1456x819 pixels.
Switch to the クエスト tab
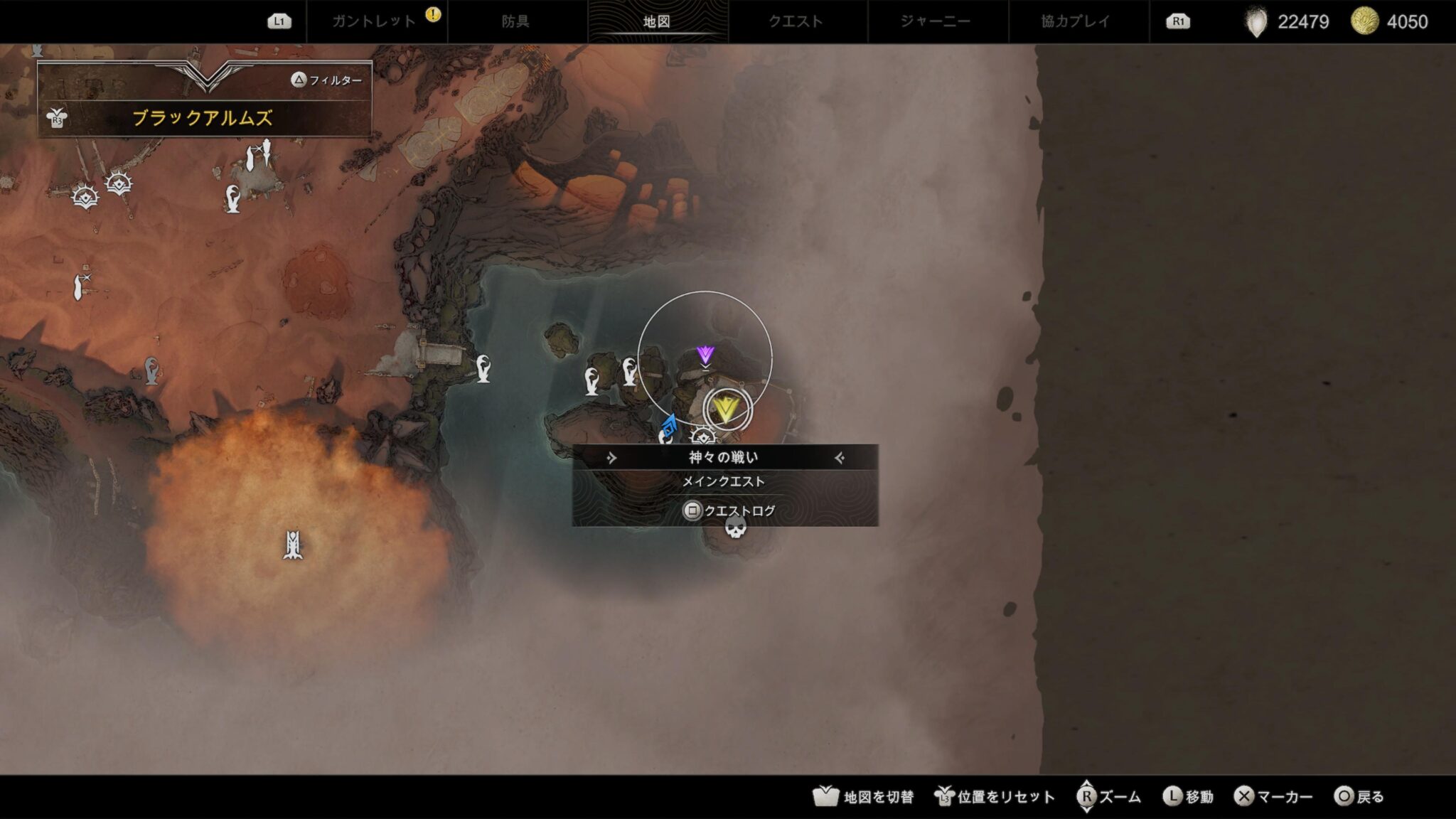point(795,21)
